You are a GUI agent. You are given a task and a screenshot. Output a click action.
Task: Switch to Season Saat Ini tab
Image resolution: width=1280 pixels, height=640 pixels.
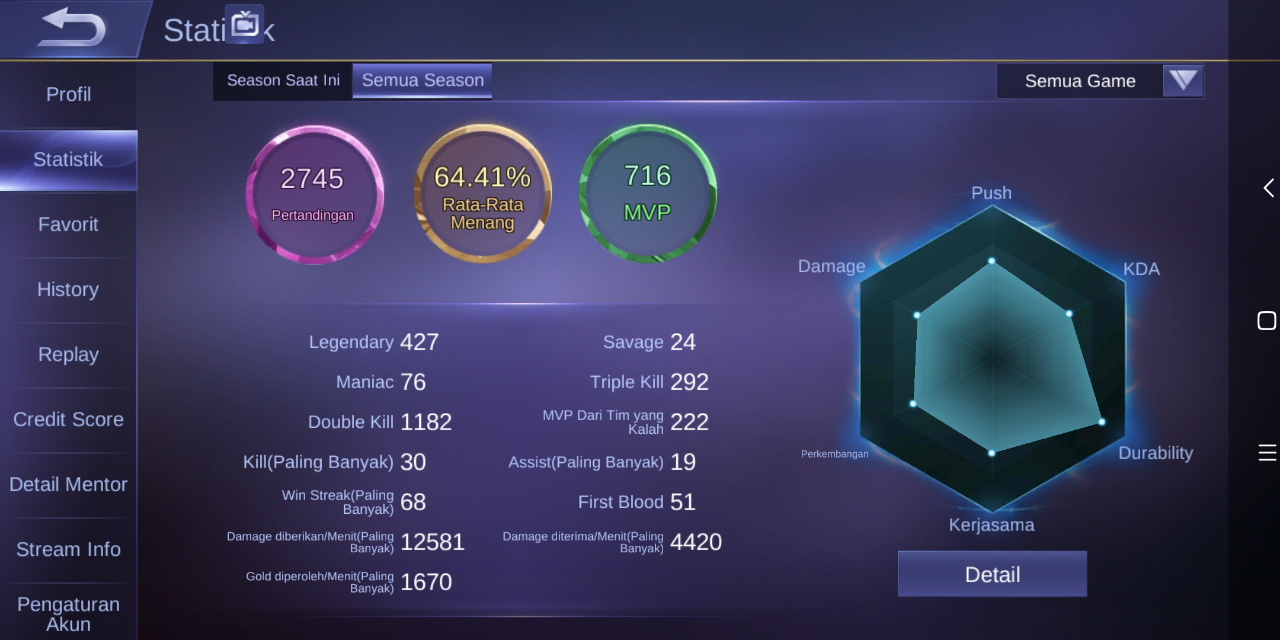[x=283, y=81]
